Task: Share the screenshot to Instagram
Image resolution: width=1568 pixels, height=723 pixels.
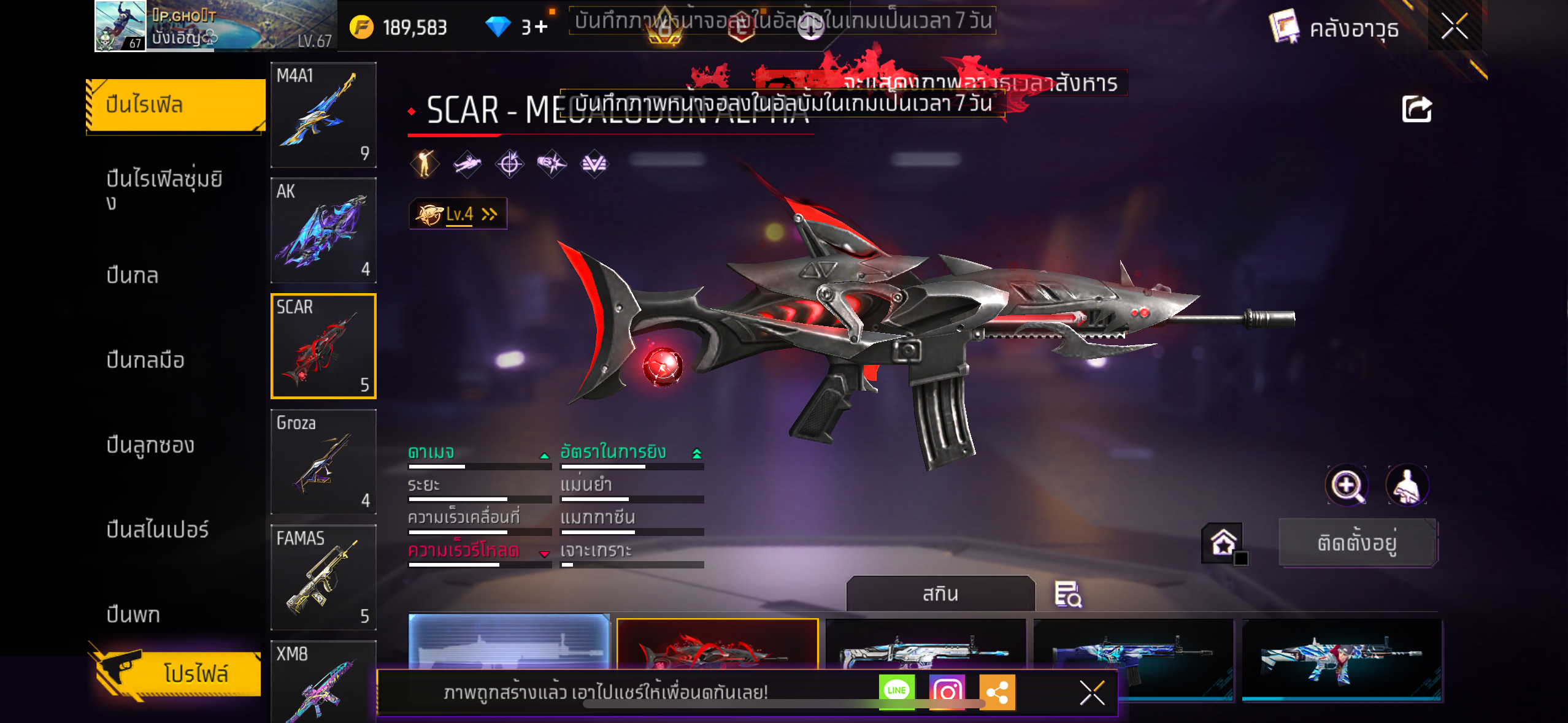Action: coord(947,691)
